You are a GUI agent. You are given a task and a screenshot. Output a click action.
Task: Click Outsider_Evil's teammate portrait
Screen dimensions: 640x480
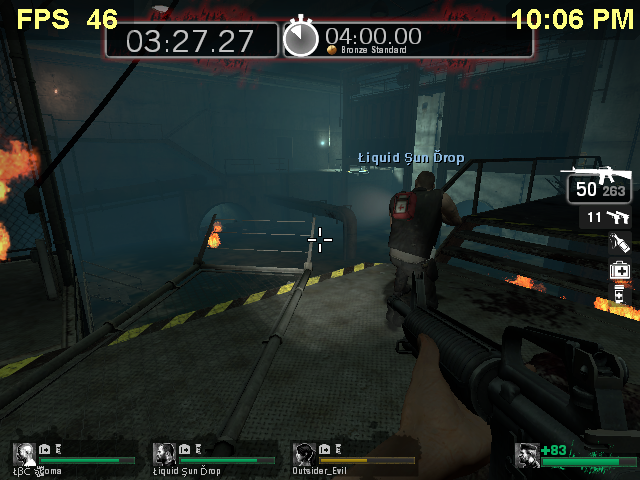coord(304,454)
